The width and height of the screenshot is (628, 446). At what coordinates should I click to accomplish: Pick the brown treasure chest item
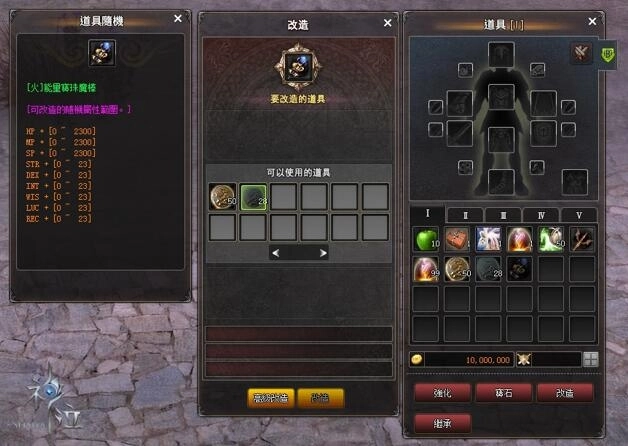click(x=458, y=239)
